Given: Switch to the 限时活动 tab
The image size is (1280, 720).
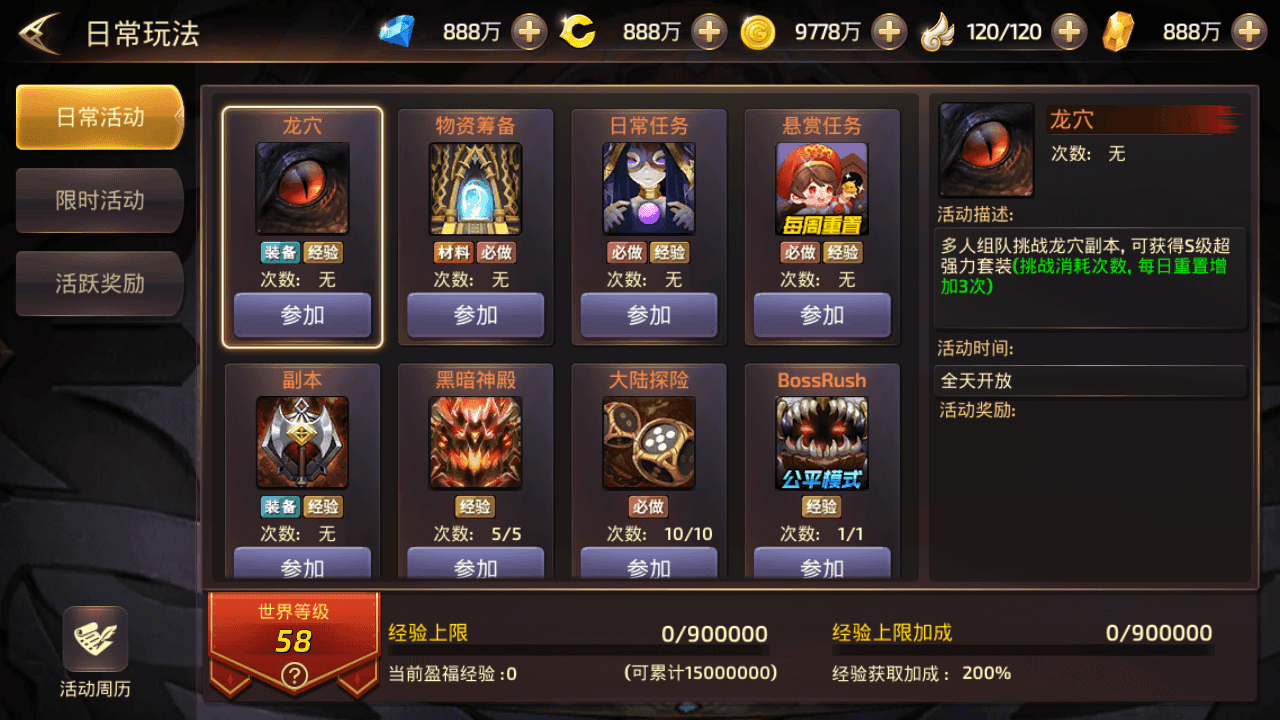Looking at the screenshot, I should click(x=99, y=200).
